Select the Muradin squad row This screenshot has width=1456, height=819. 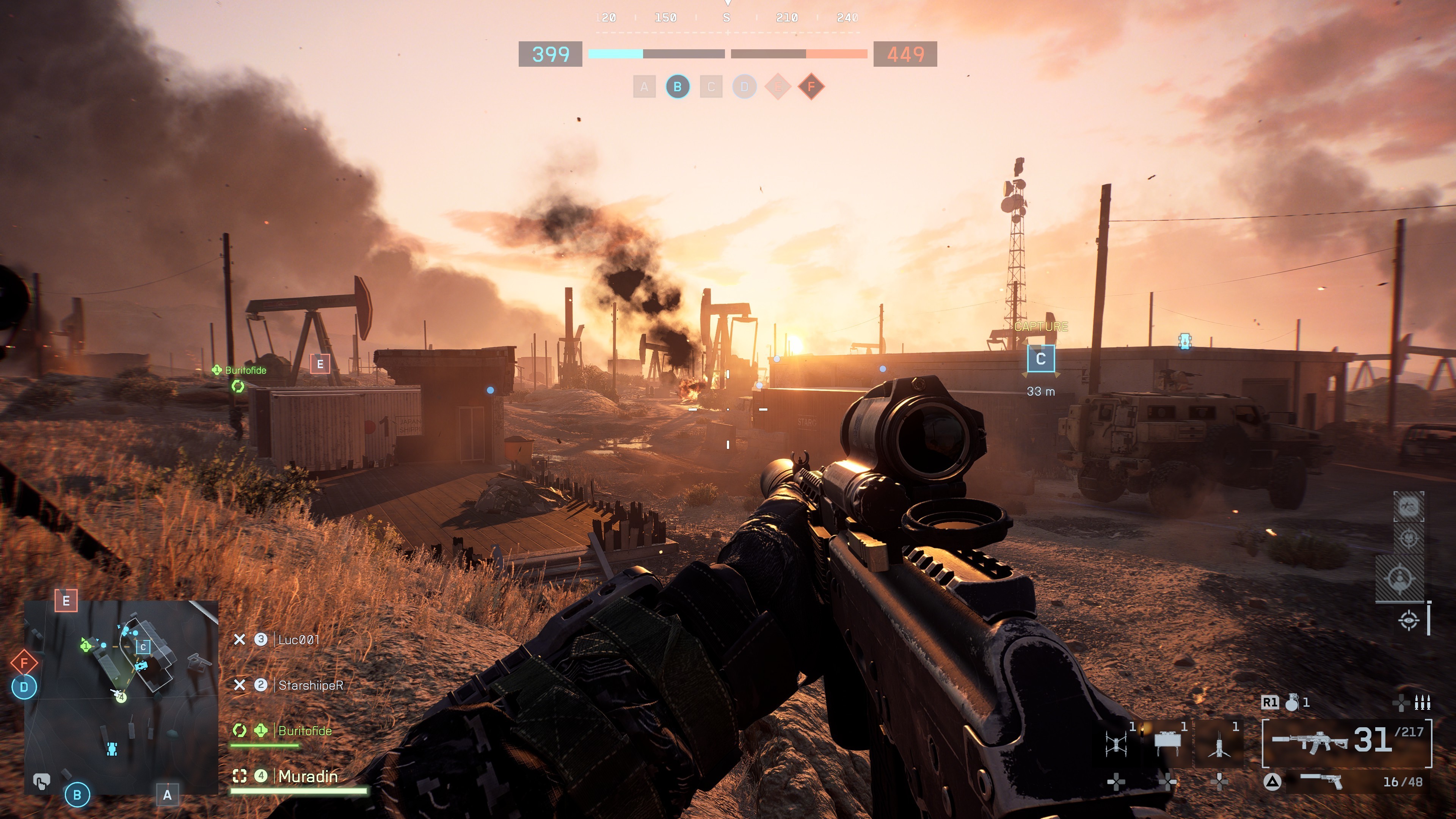(x=308, y=777)
